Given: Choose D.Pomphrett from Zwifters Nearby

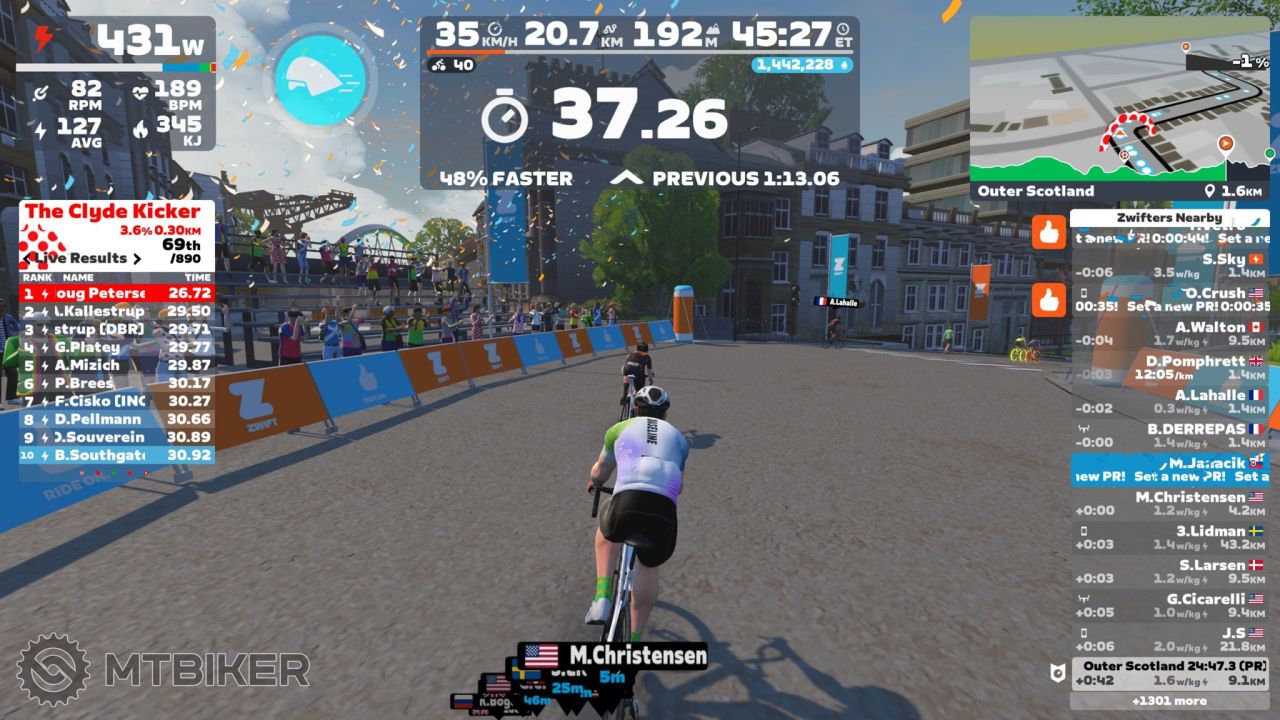Looking at the screenshot, I should click(1169, 368).
